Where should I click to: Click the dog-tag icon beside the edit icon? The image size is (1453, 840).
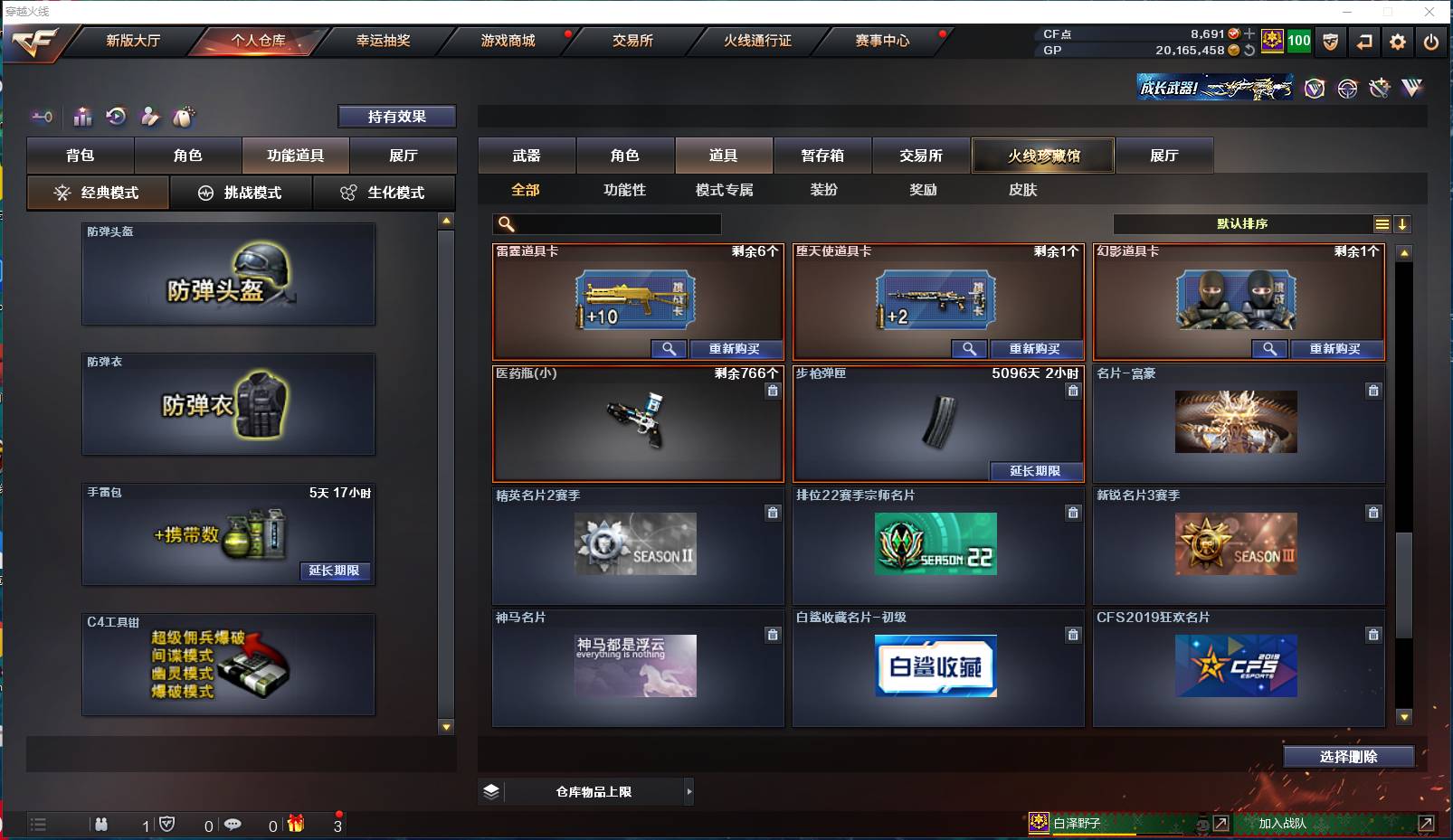pyautogui.click(x=184, y=117)
